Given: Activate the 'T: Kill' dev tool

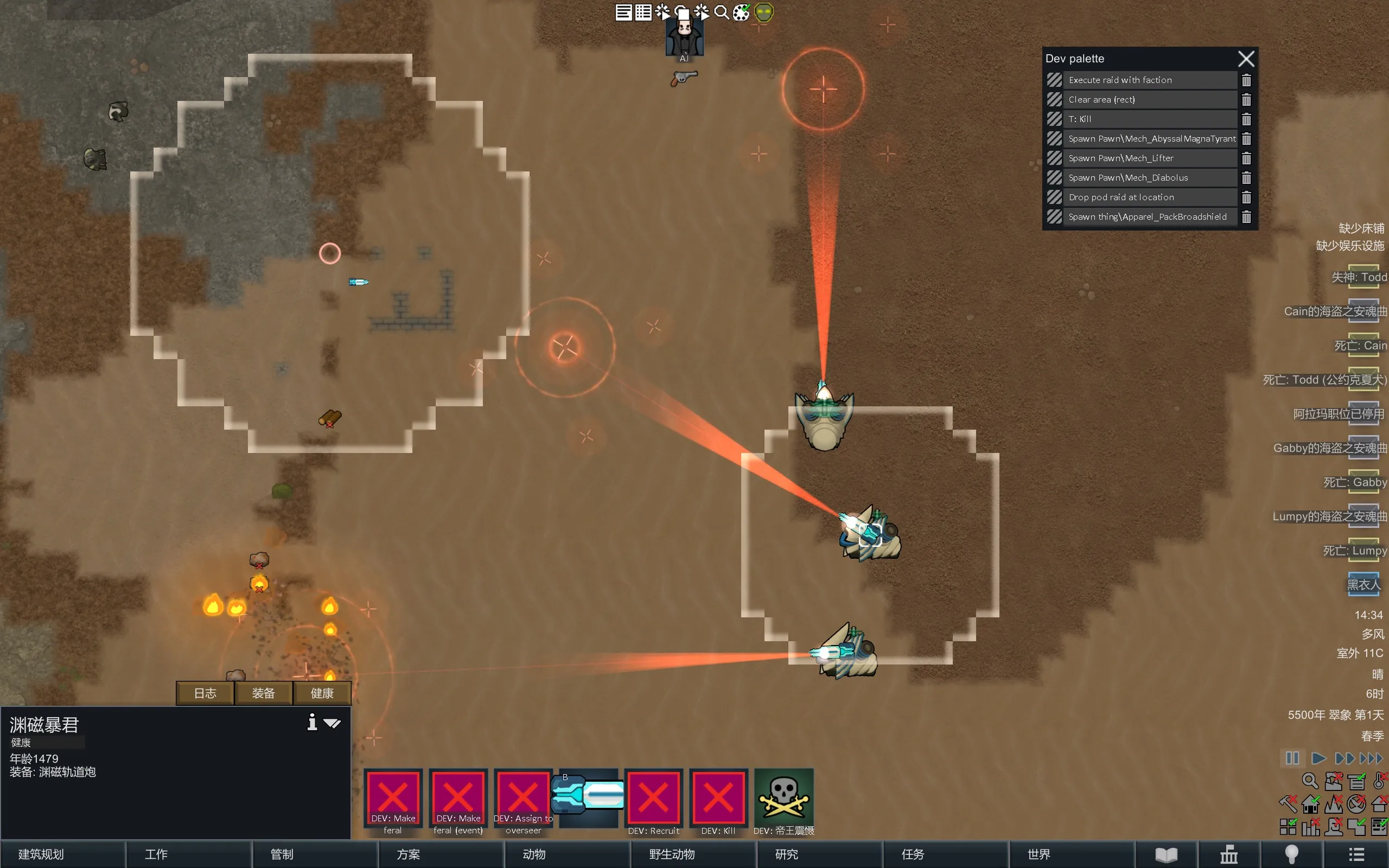Looking at the screenshot, I should [x=1149, y=119].
